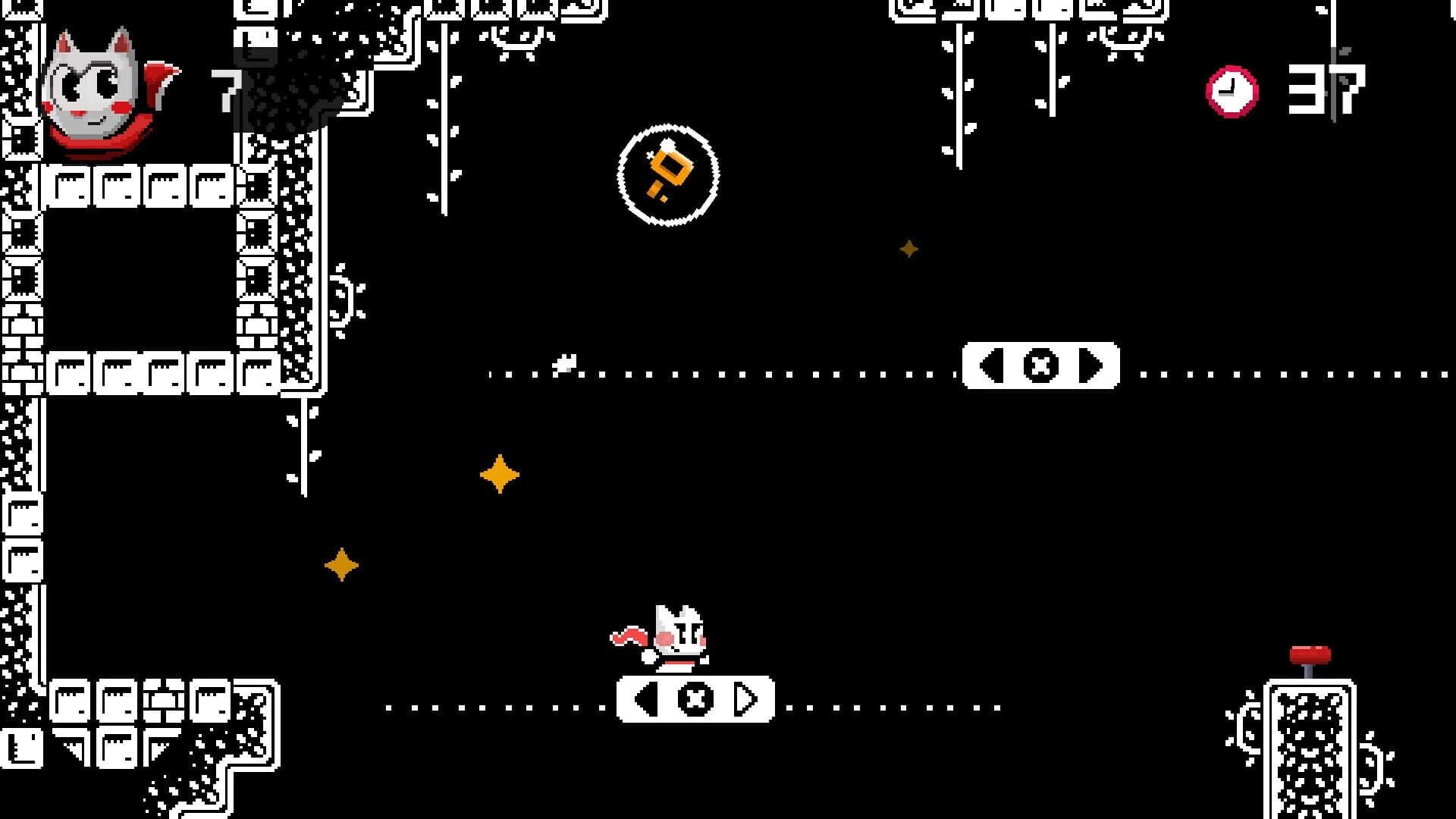
Task: Select the key collectible in the bubble
Action: click(667, 174)
